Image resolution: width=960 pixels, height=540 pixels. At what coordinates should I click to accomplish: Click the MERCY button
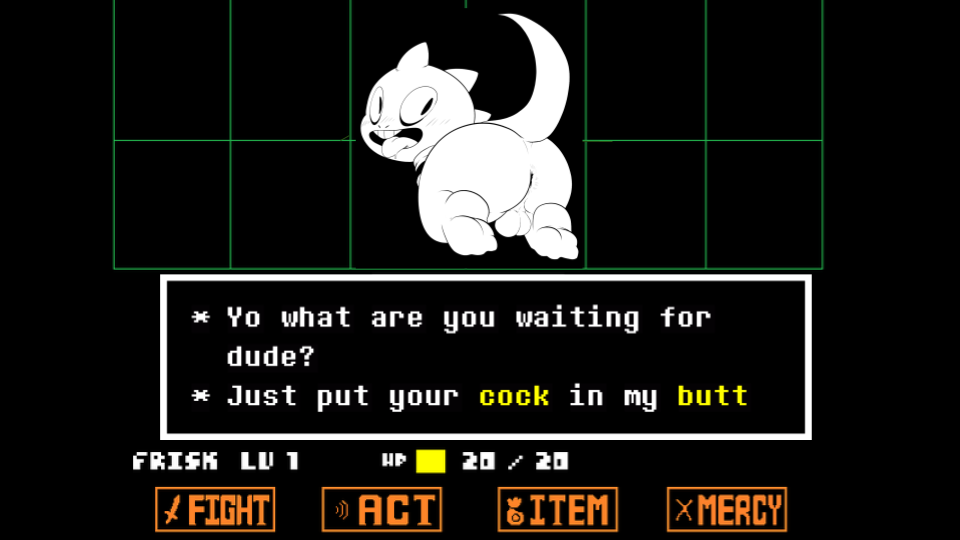[727, 510]
